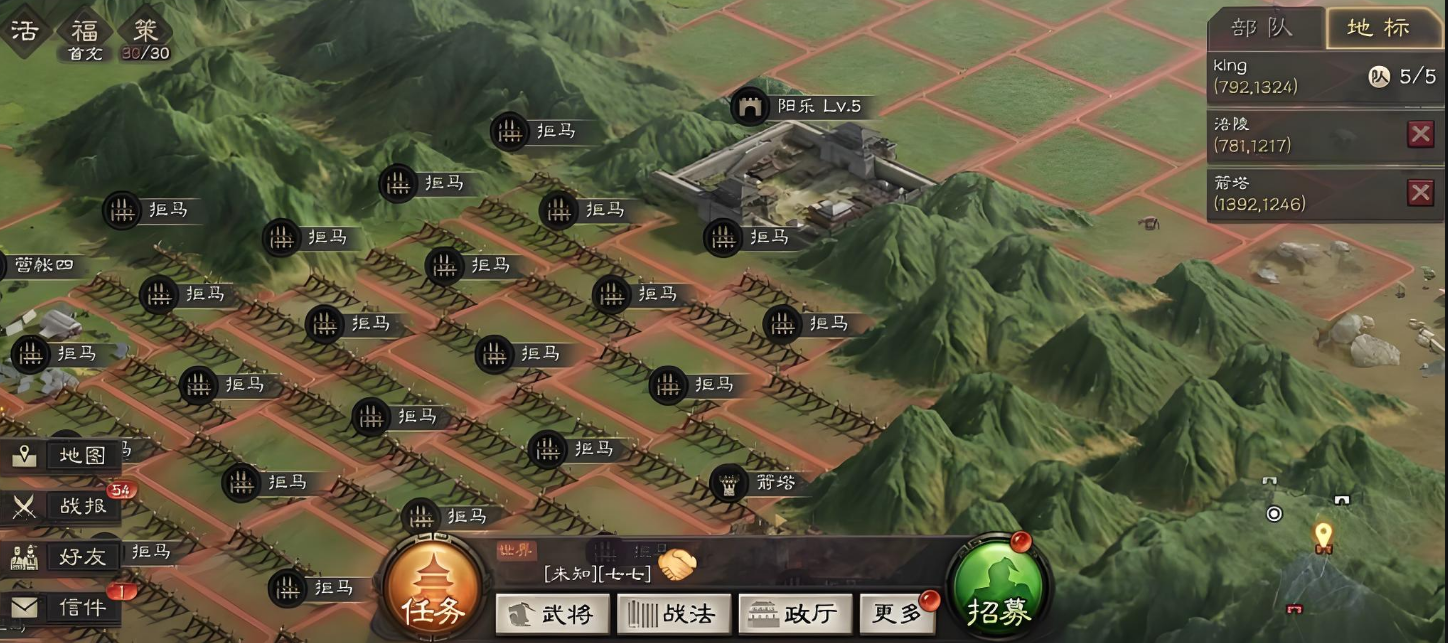Open the 战法 tactics menu
The width and height of the screenshot is (1448, 643).
coord(674,613)
